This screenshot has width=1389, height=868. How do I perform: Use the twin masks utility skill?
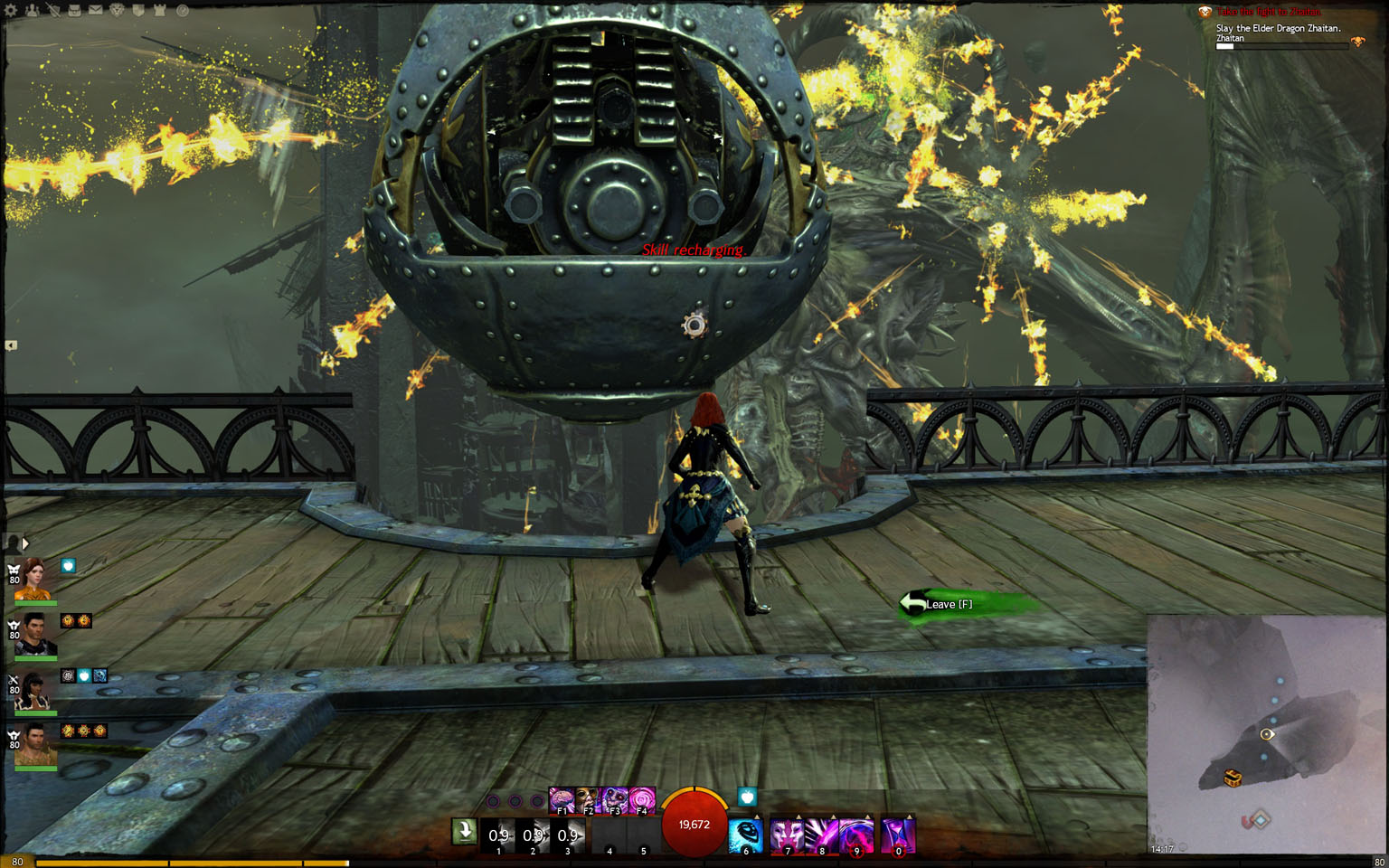[x=787, y=835]
